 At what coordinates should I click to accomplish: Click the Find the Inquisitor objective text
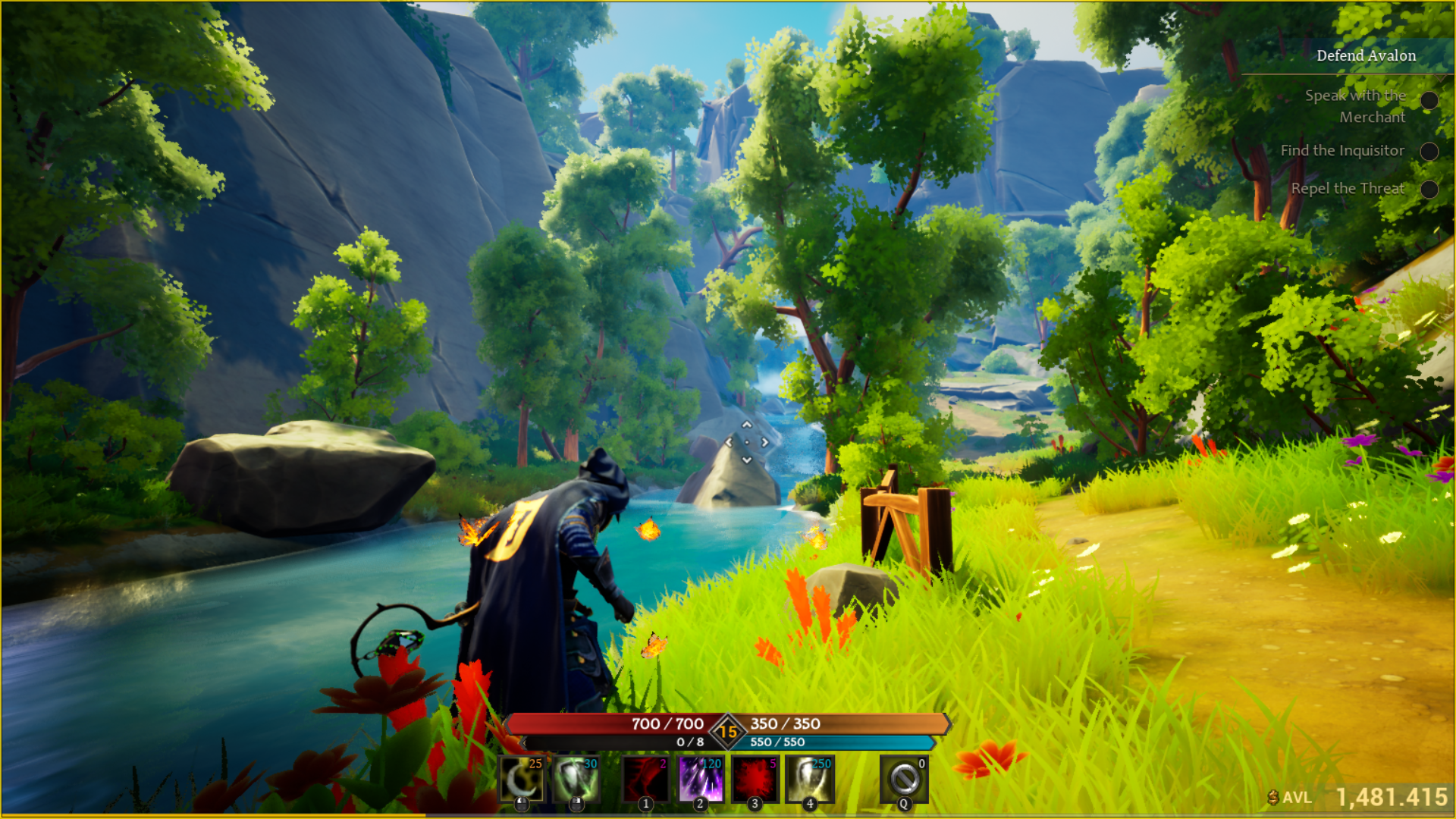tap(1343, 150)
